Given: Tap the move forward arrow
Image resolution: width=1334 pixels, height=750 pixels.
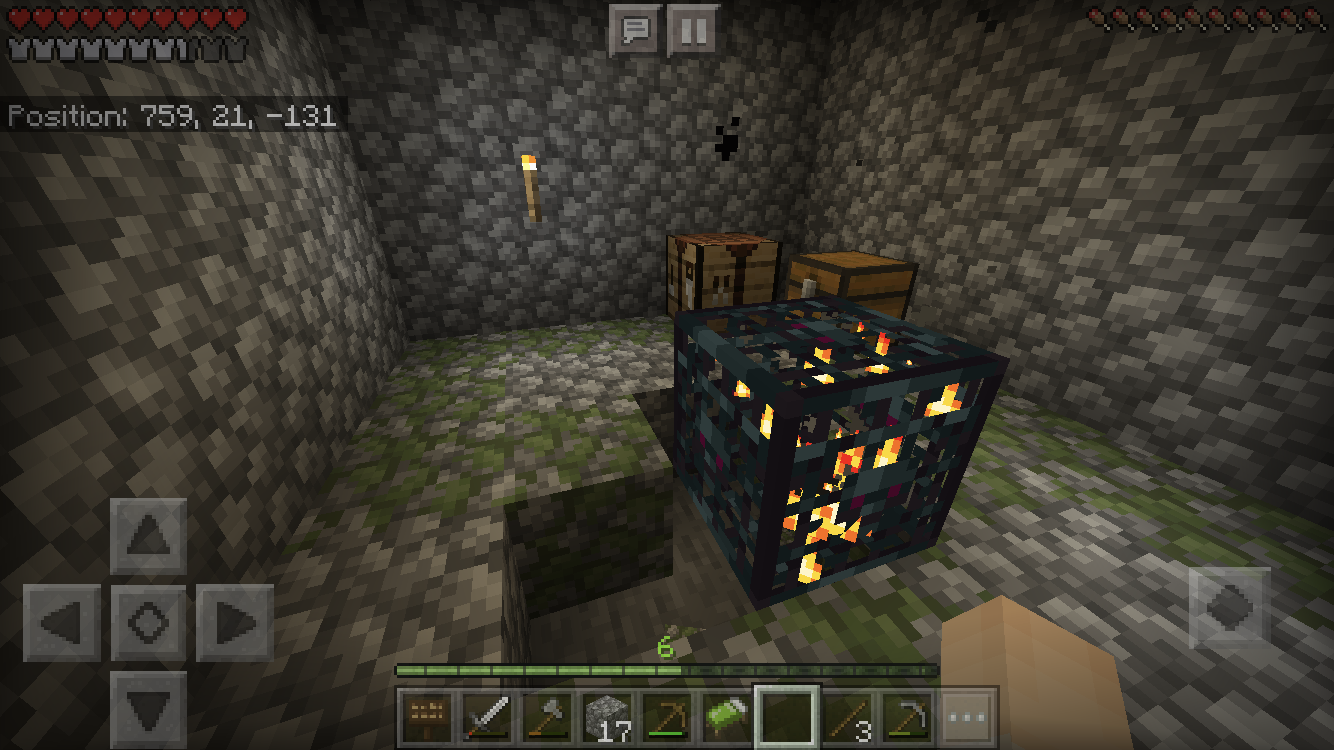Looking at the screenshot, I should (x=149, y=537).
